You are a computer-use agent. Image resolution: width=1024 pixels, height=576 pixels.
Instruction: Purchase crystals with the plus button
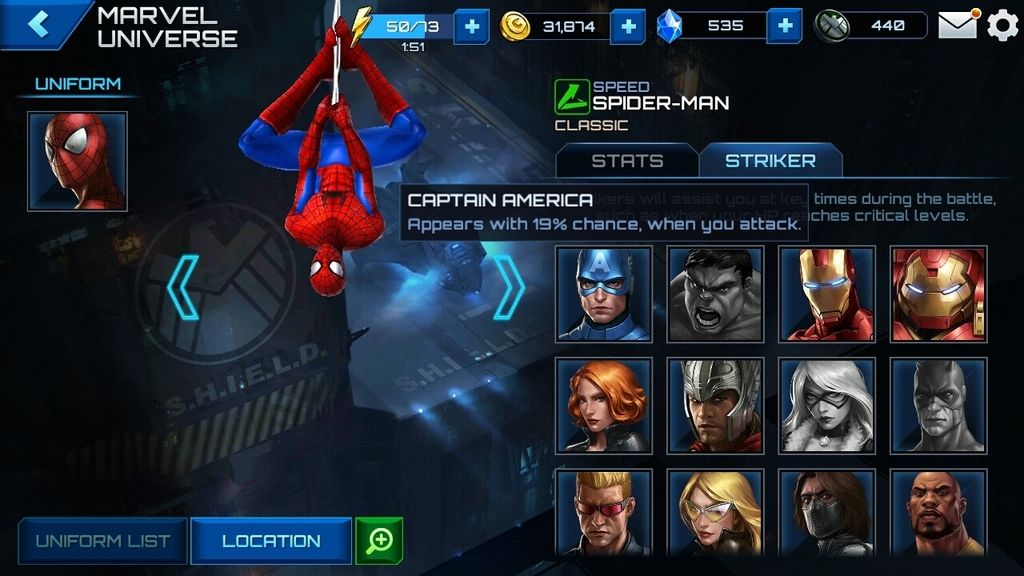[785, 26]
